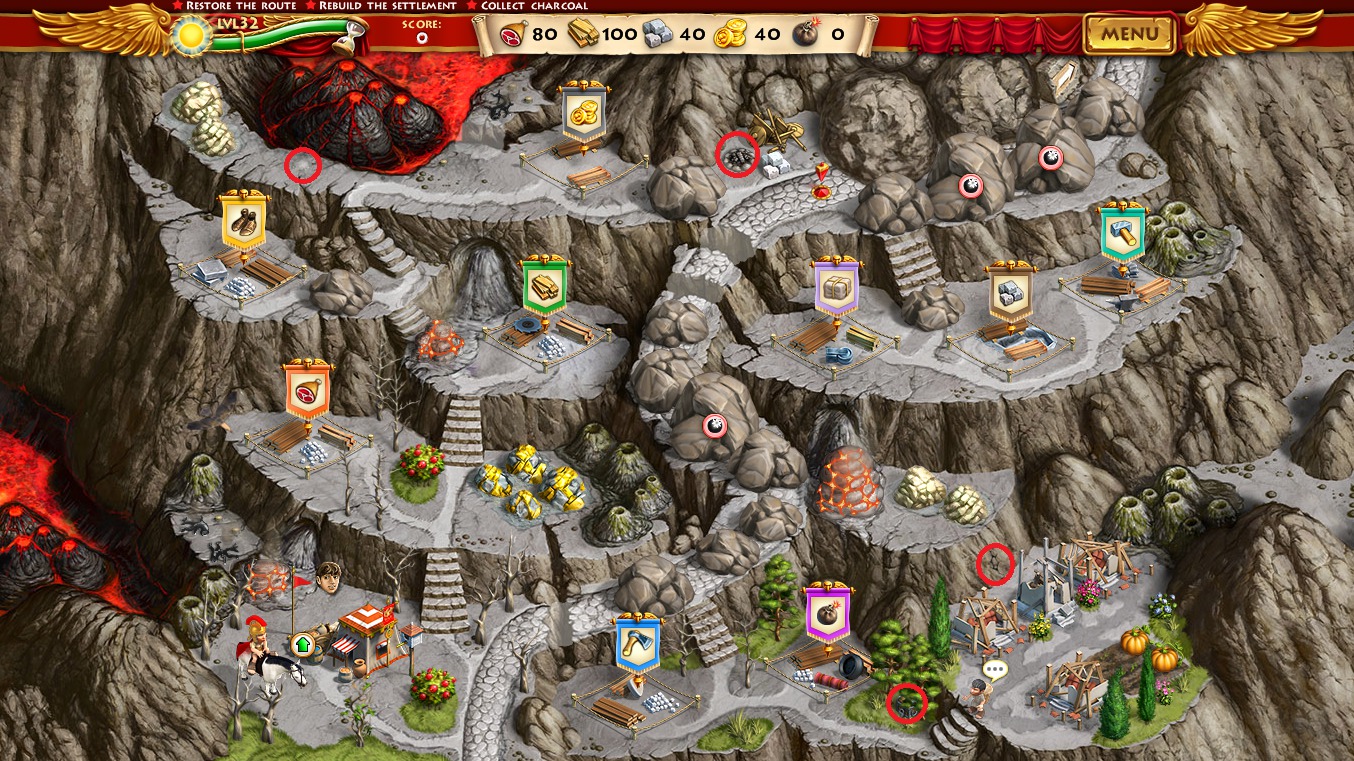Open the villager's speech bubble
The width and height of the screenshot is (1354, 761).
pyautogui.click(x=994, y=669)
